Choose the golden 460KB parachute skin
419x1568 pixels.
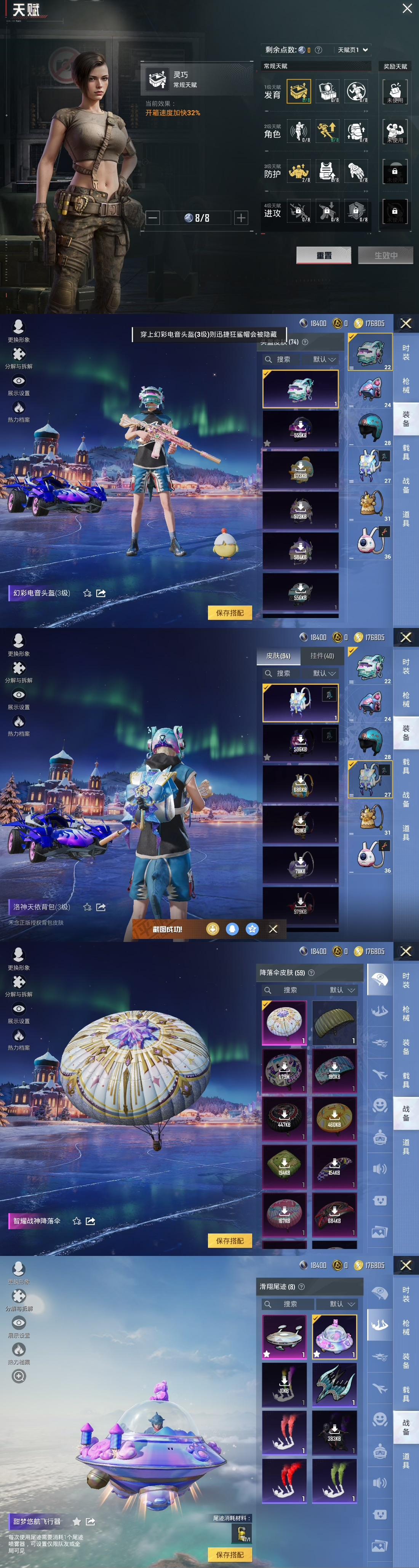click(x=334, y=1118)
